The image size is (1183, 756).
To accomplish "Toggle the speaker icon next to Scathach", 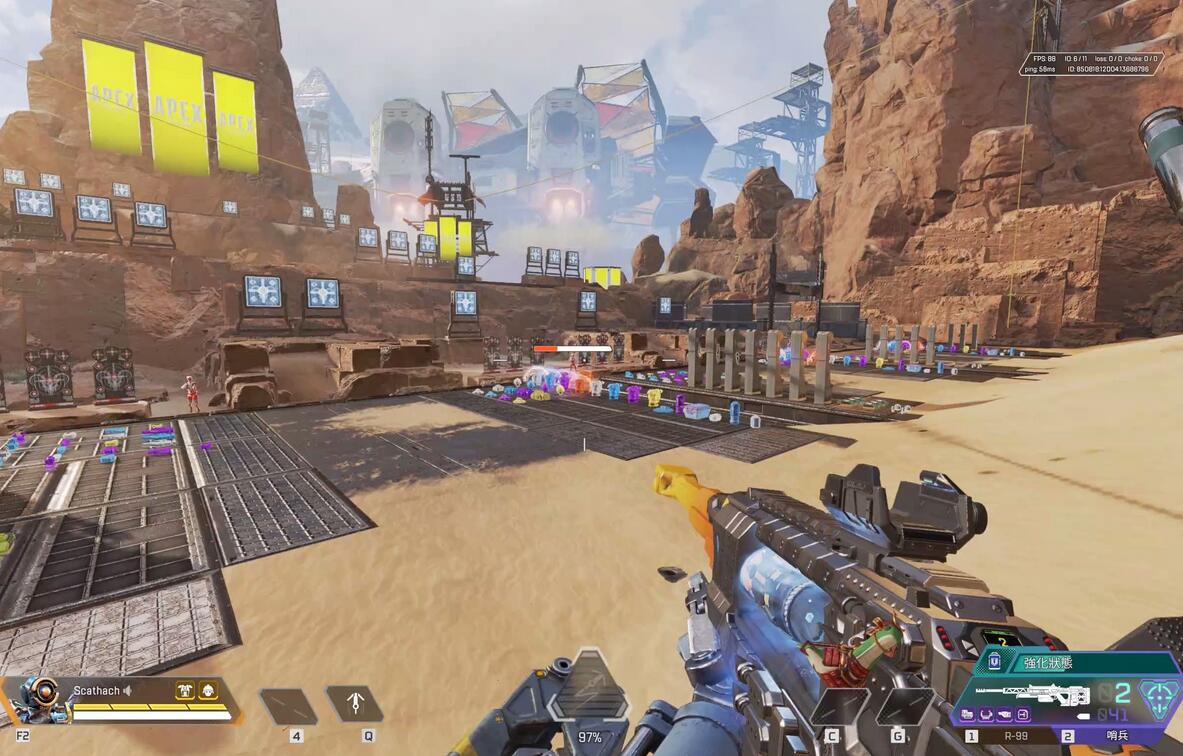I will pos(129,691).
